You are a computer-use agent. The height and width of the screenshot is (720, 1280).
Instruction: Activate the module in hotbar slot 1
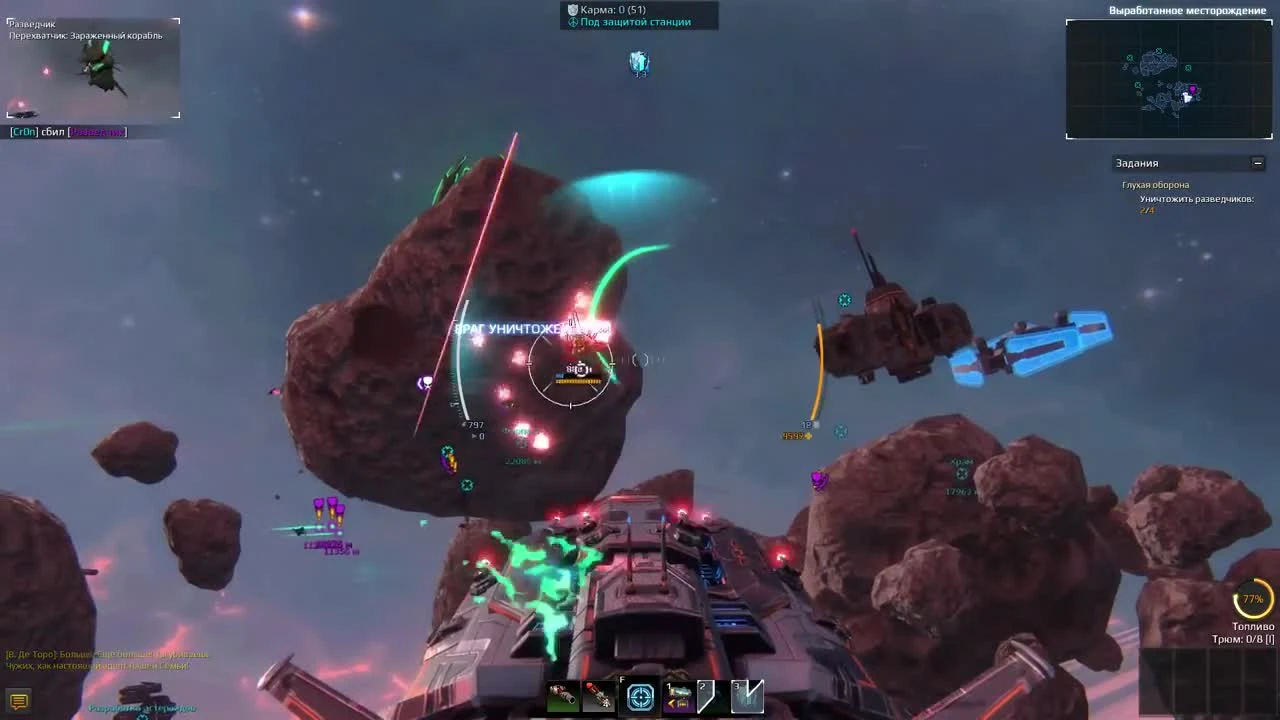pos(678,695)
